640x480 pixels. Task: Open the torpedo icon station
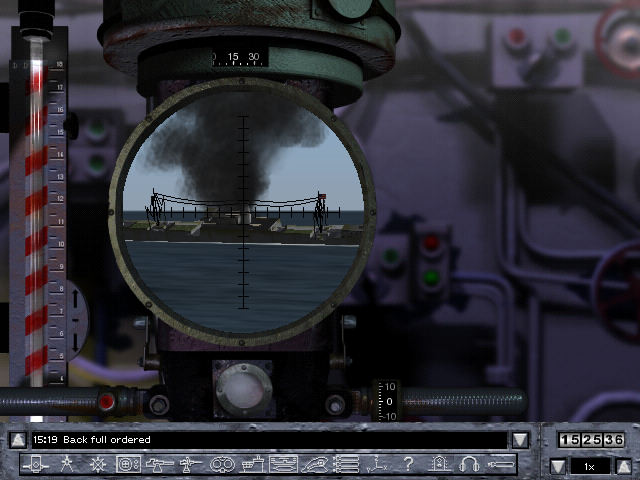coord(500,464)
